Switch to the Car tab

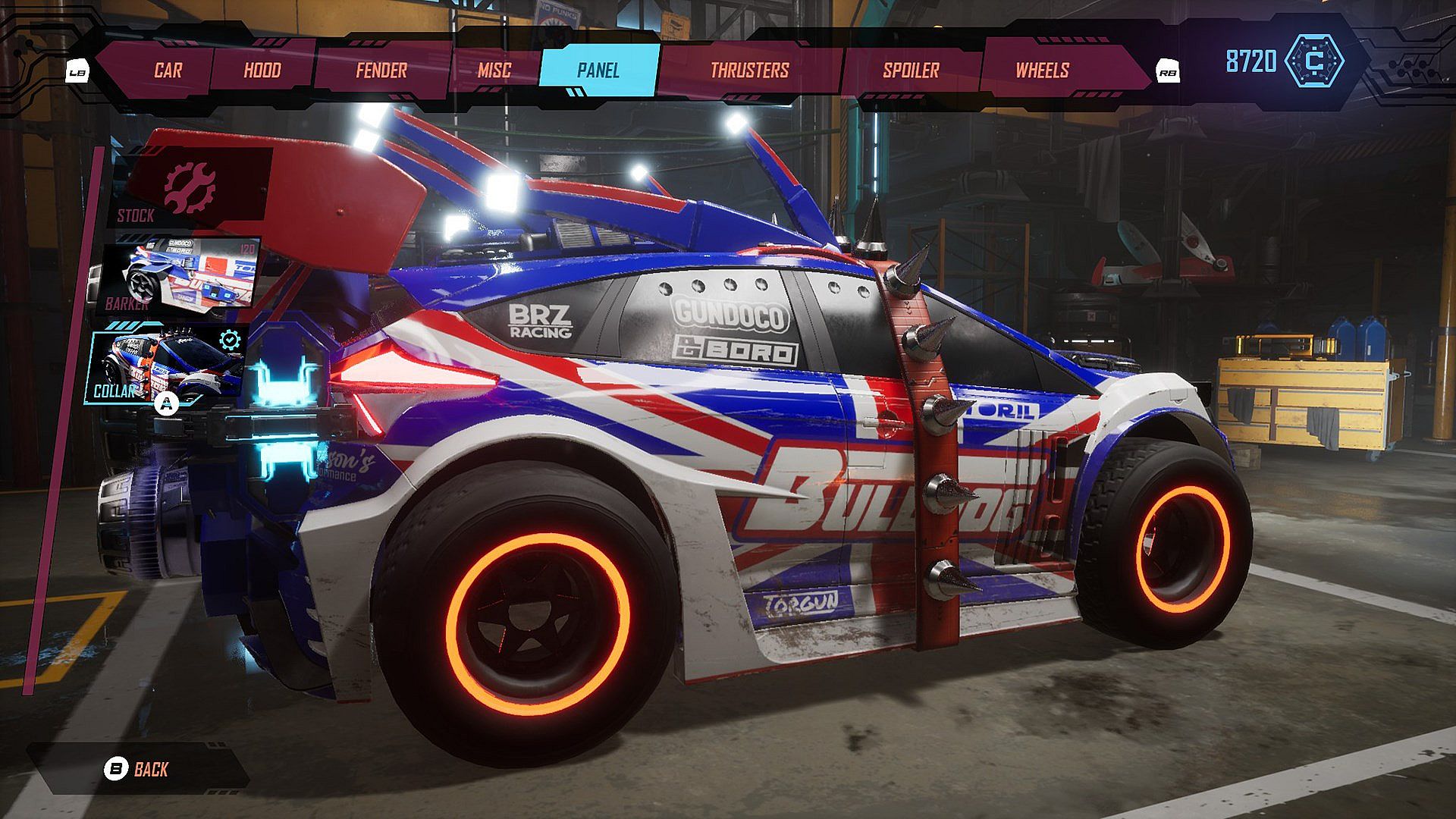pos(168,71)
